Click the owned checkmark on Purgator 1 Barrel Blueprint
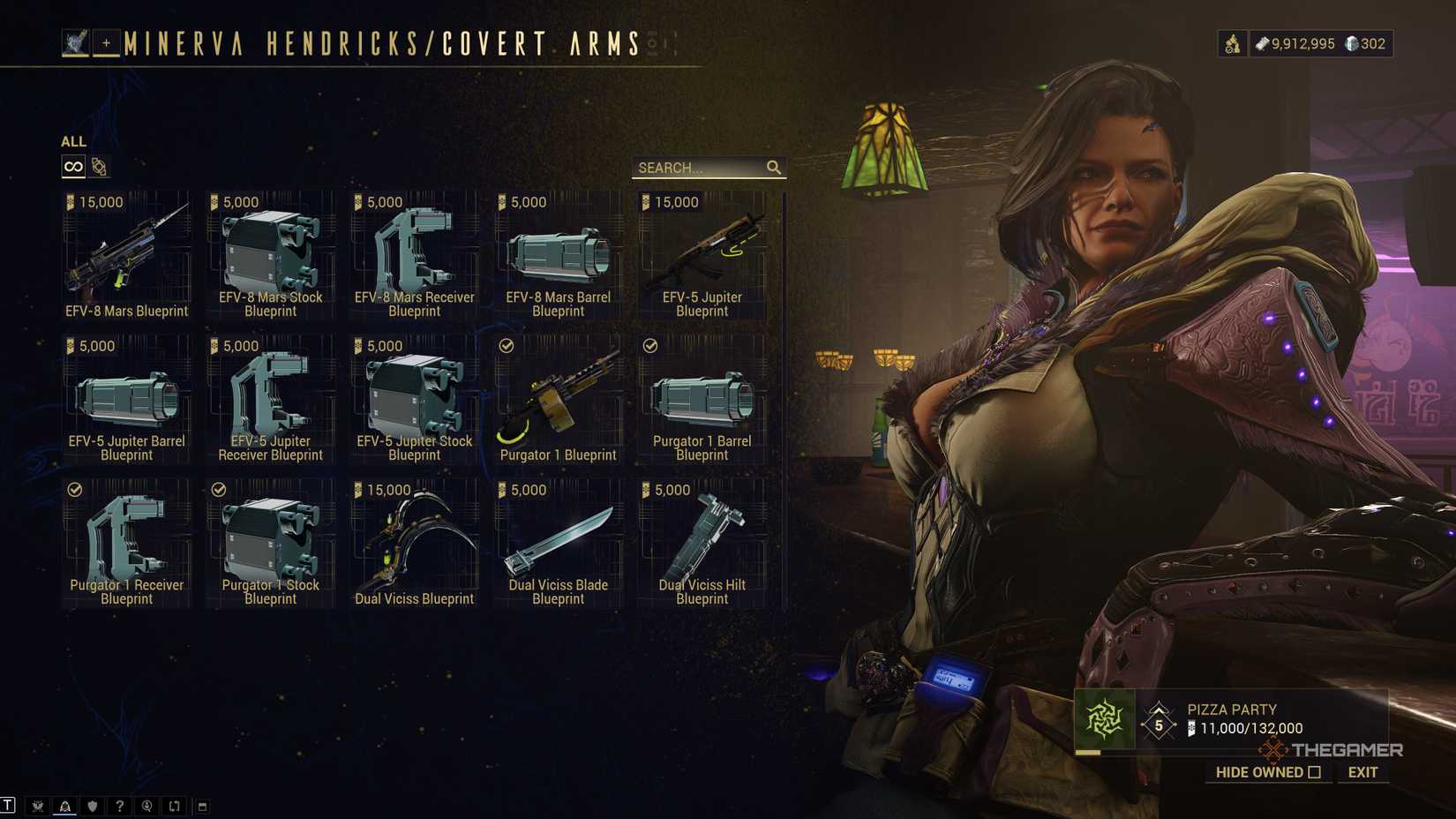This screenshot has width=1456, height=819. 649,345
